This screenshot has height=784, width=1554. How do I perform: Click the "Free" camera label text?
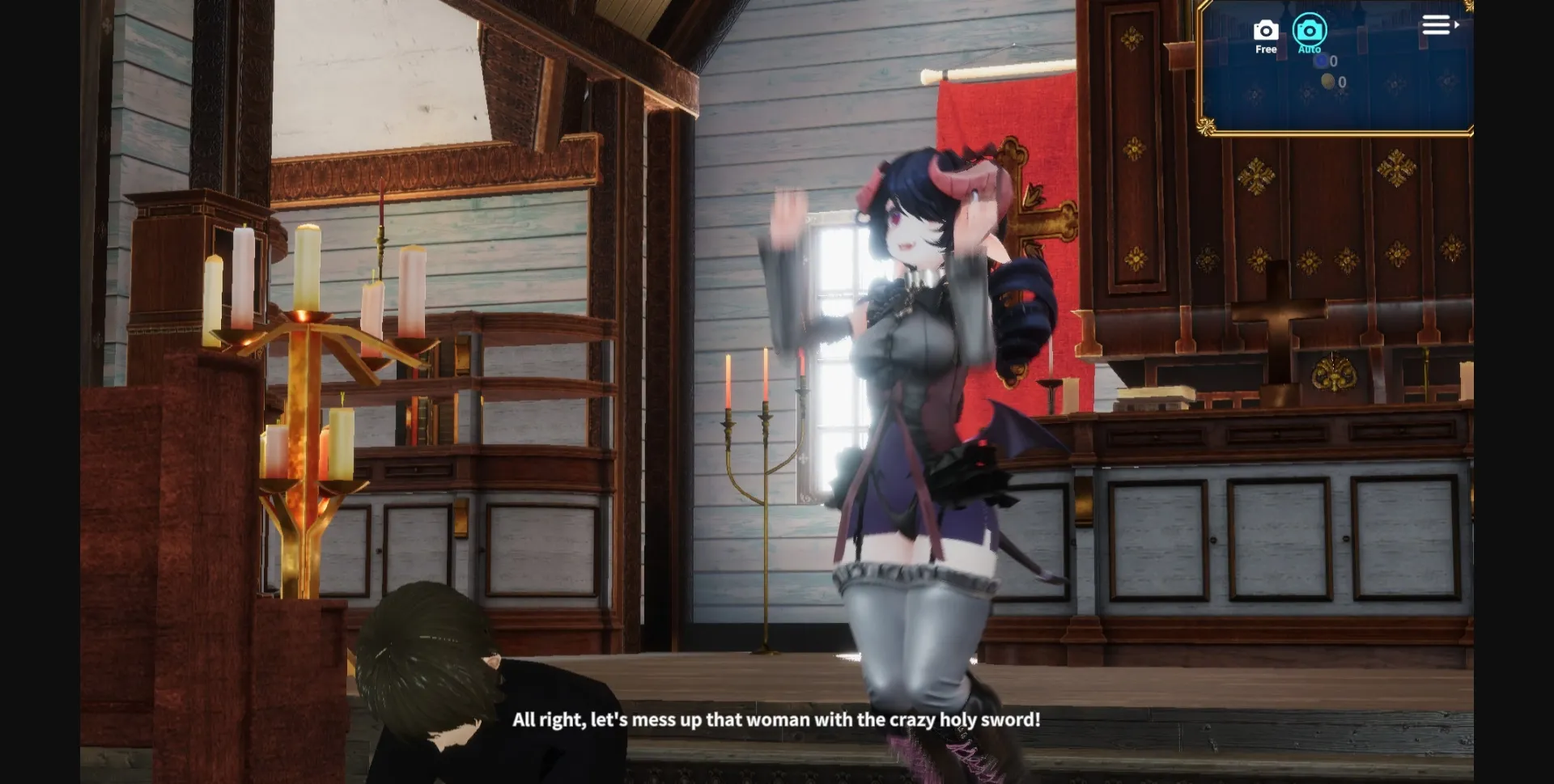pos(1266,49)
